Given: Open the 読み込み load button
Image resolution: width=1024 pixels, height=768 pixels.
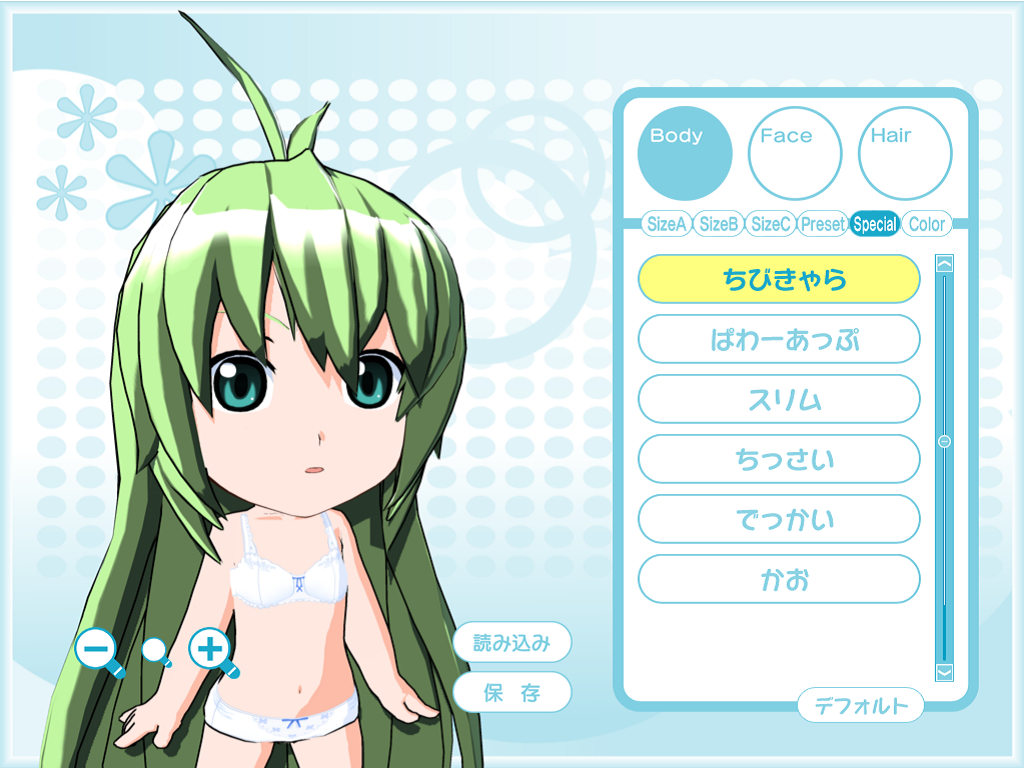Looking at the screenshot, I should [512, 642].
